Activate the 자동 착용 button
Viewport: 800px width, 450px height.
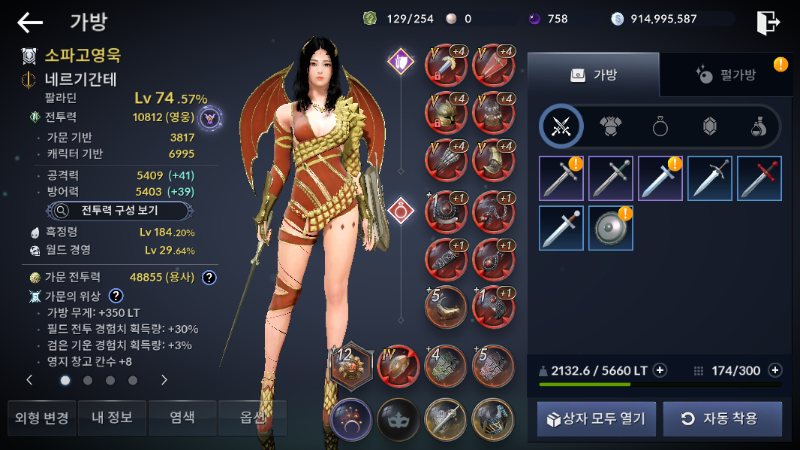(x=722, y=417)
